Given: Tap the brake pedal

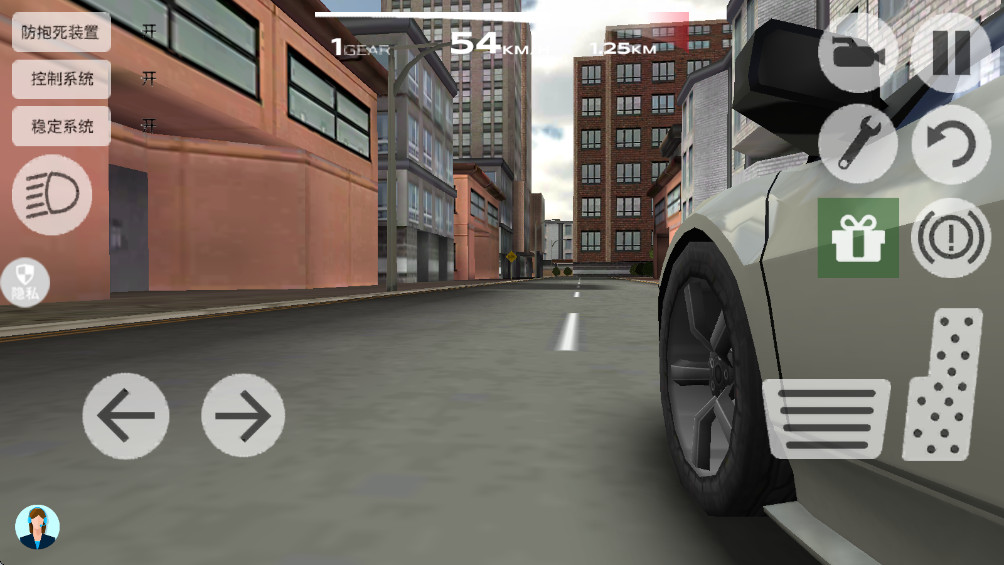Looking at the screenshot, I should 826,418.
